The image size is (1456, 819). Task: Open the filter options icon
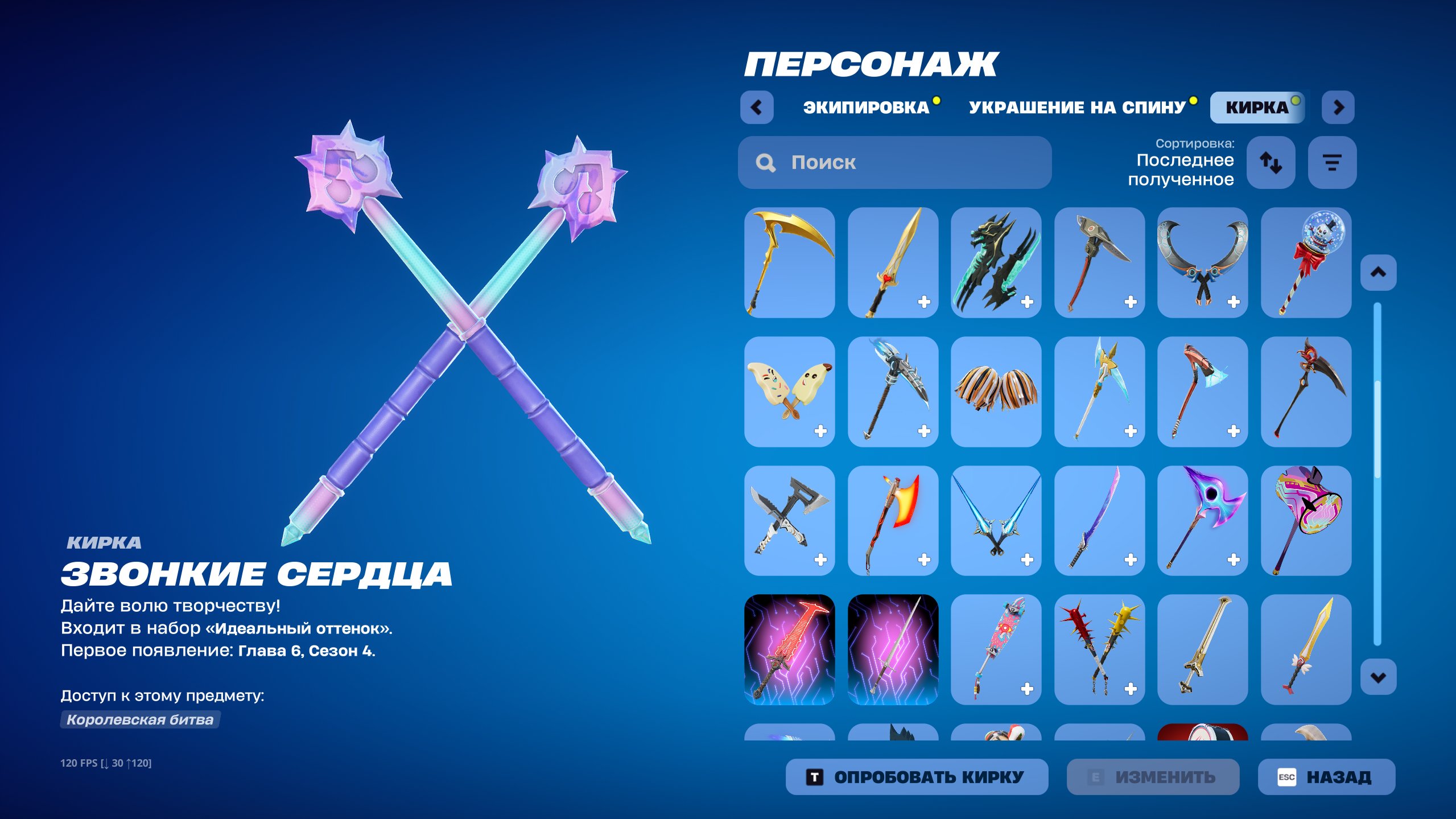pos(1331,163)
